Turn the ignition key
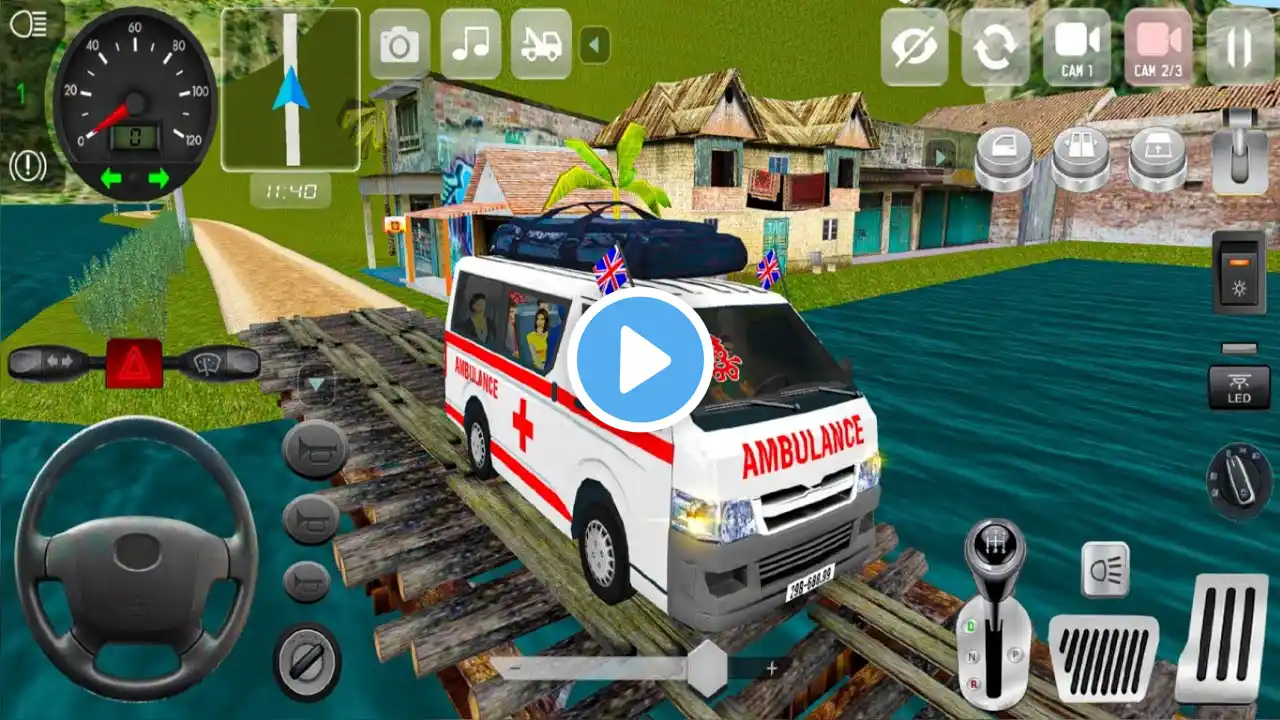 [1239, 481]
